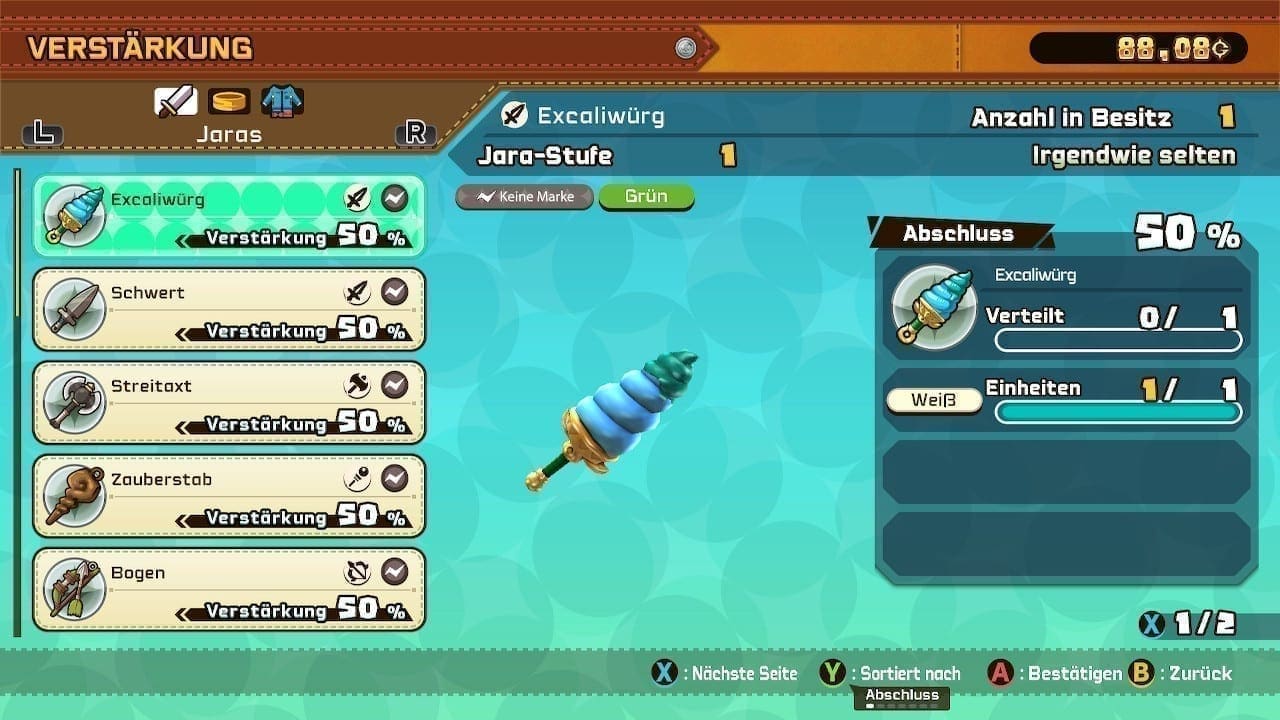Choose the Schwert row
The width and height of the screenshot is (1280, 720).
[229, 309]
